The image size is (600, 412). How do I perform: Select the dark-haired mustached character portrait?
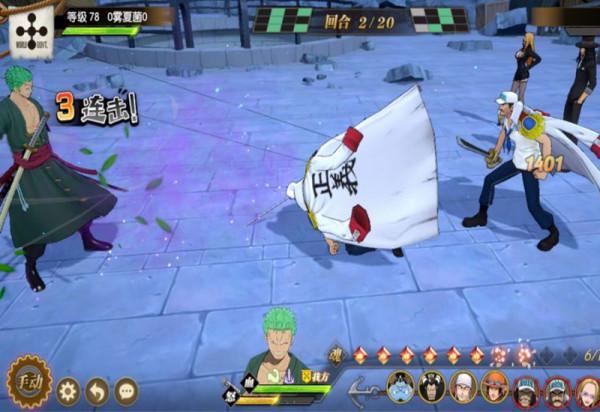click(431, 388)
